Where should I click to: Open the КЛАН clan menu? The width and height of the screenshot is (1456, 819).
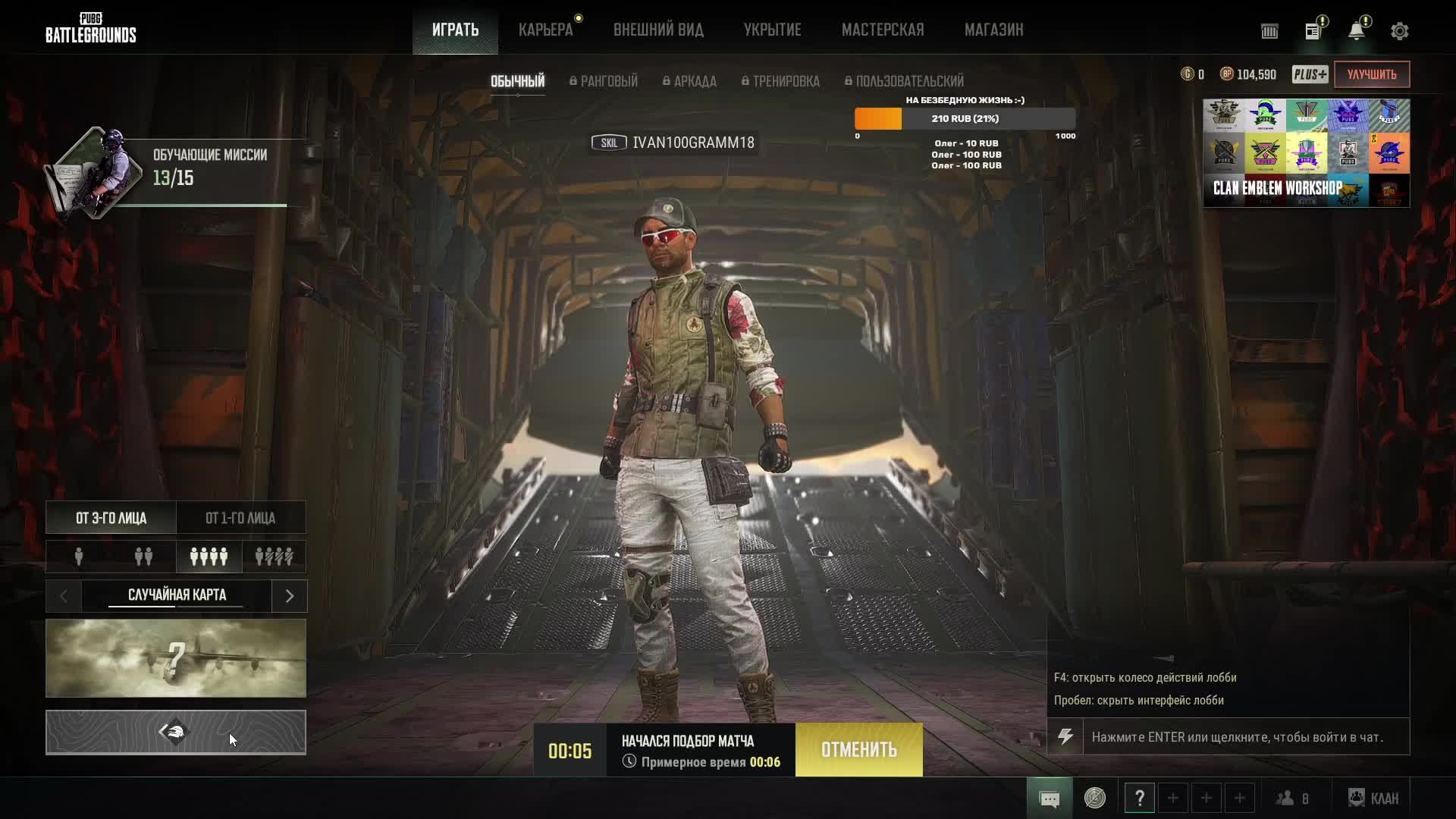point(1373,799)
